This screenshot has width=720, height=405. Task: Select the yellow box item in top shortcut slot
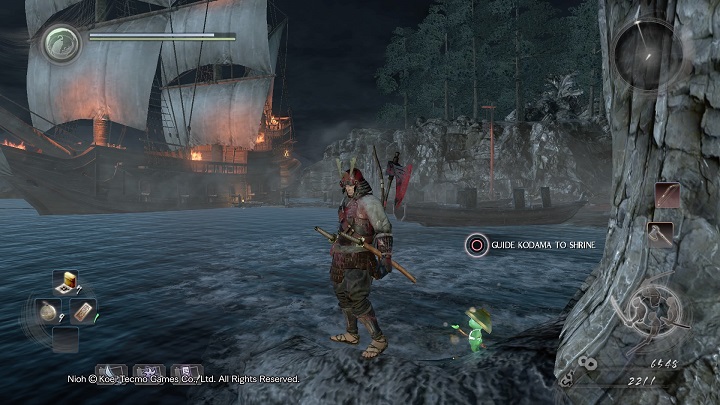click(x=69, y=282)
